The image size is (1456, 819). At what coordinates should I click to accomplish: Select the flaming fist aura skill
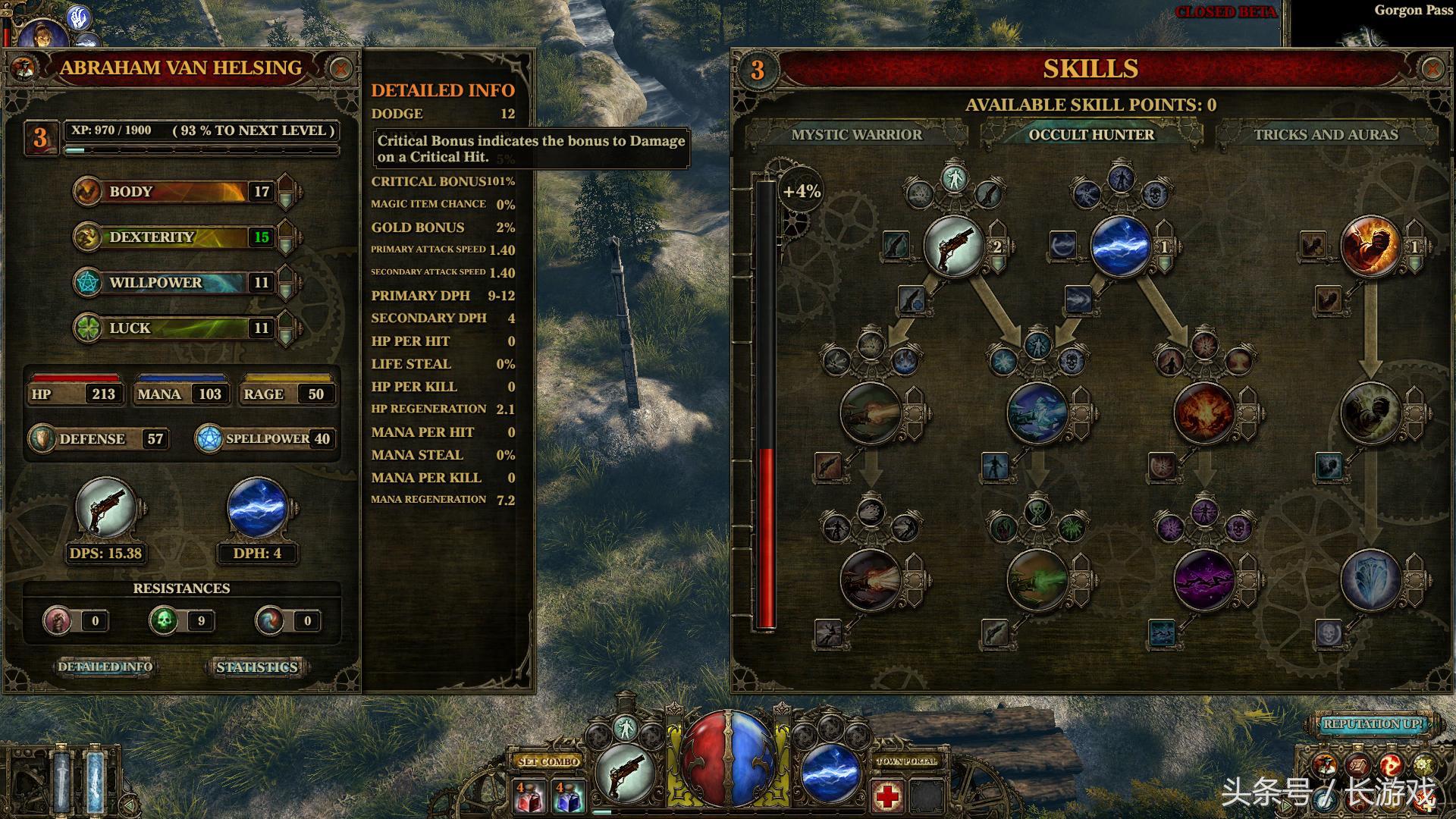tap(1370, 246)
